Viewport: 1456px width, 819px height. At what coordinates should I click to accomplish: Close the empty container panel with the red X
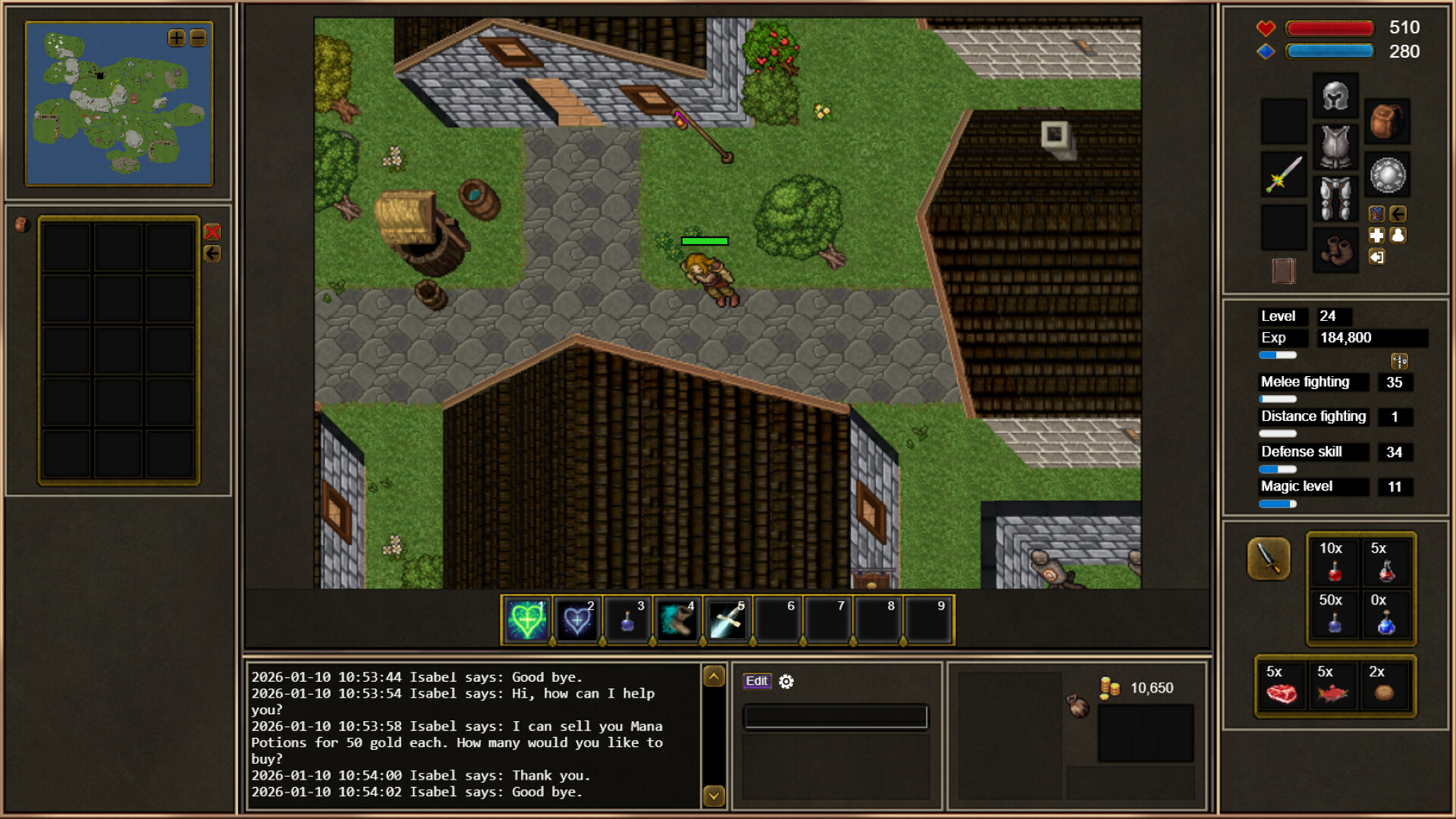[x=212, y=233]
